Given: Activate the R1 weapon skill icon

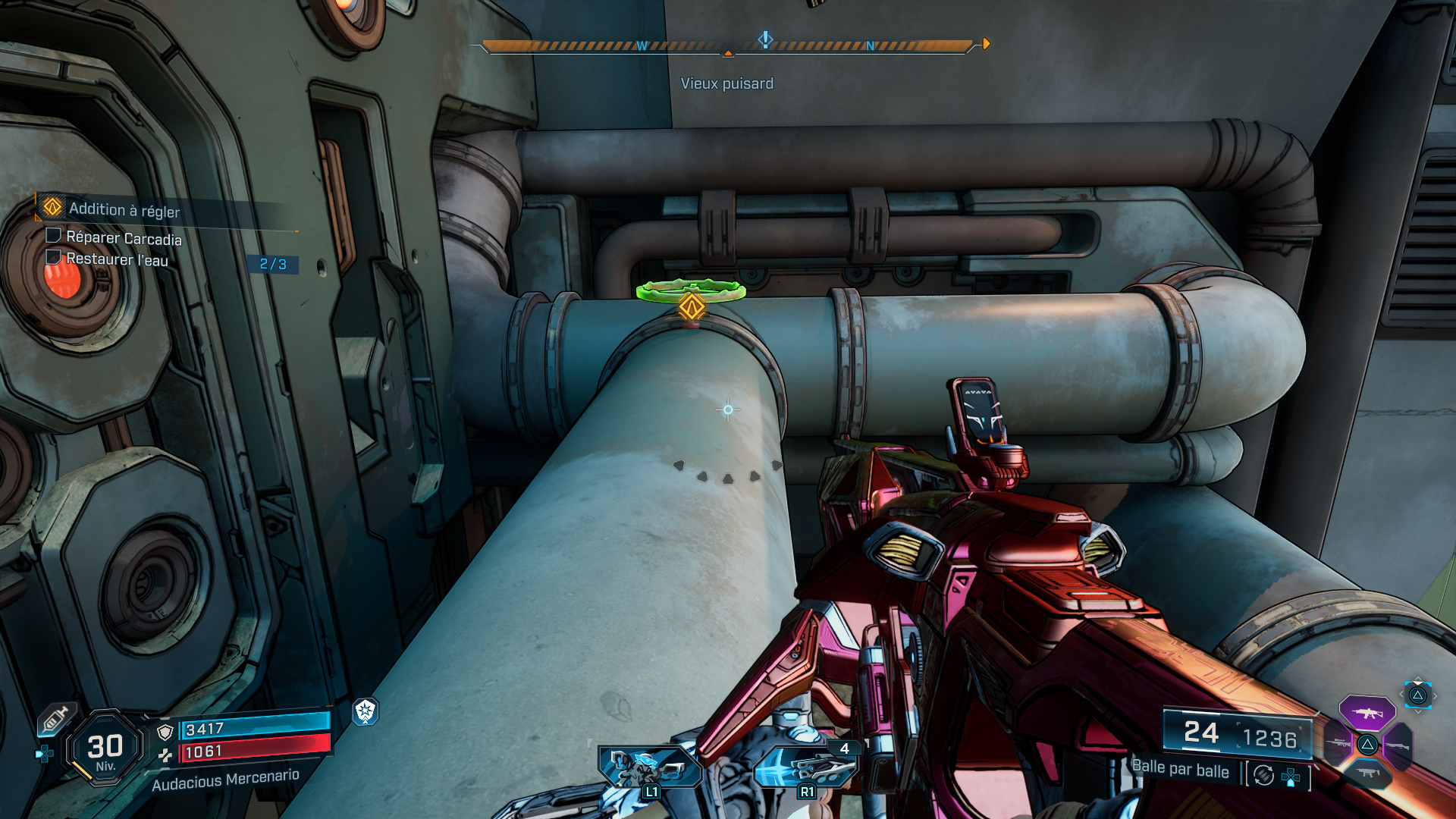Looking at the screenshot, I should pos(807,767).
